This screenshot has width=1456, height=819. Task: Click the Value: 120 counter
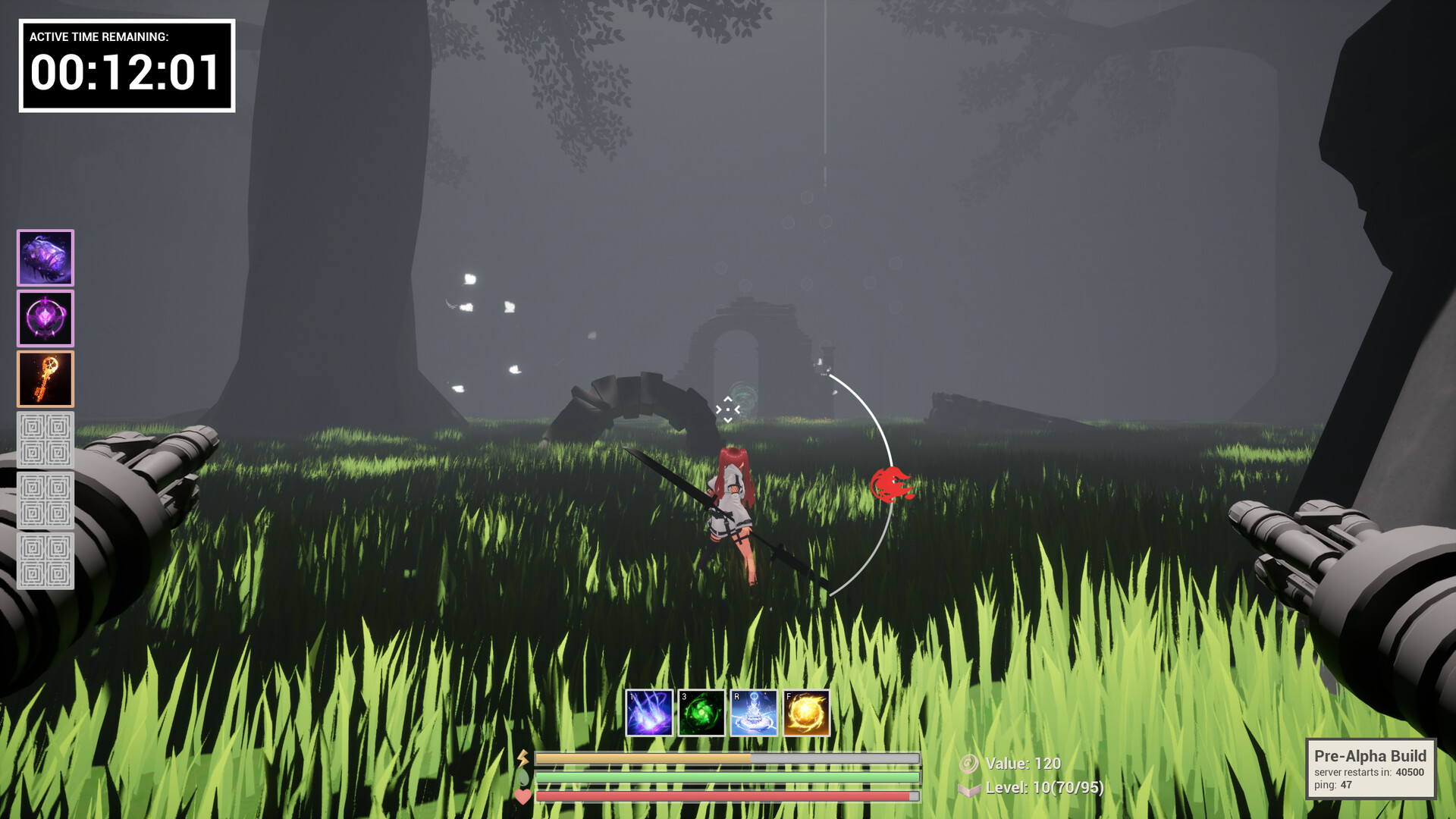[1022, 764]
